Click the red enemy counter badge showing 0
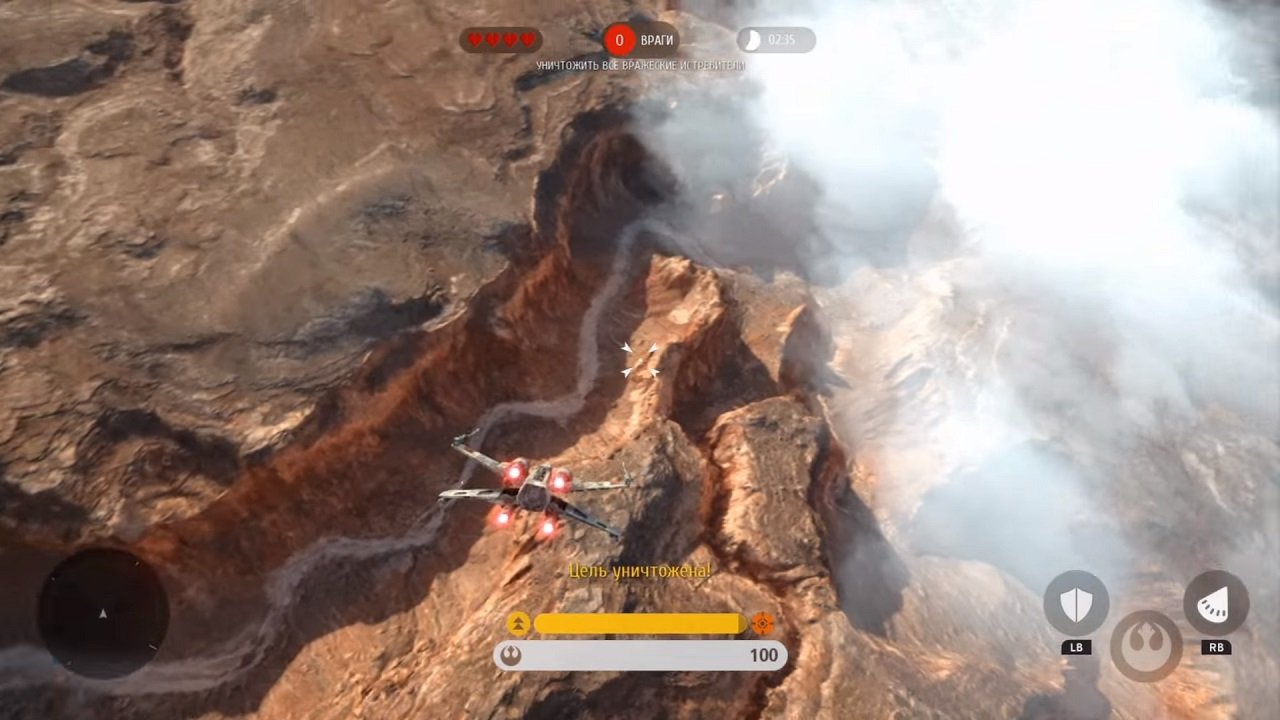Image resolution: width=1280 pixels, height=720 pixels. [x=621, y=40]
